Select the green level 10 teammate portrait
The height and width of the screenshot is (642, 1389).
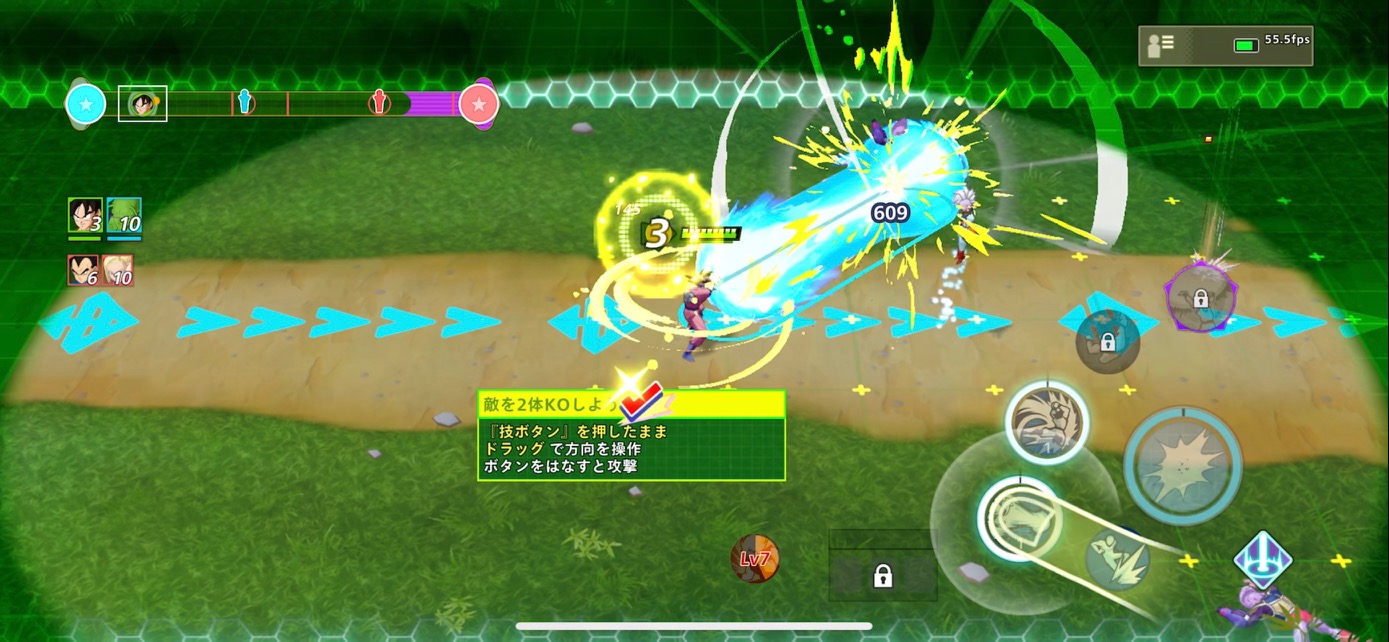click(x=124, y=216)
